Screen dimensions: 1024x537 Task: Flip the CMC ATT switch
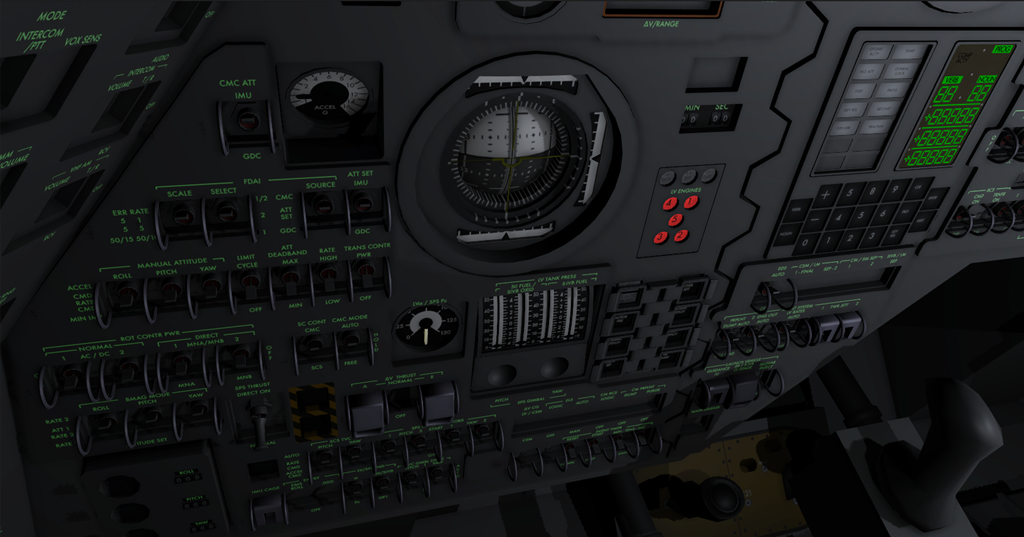tap(243, 121)
